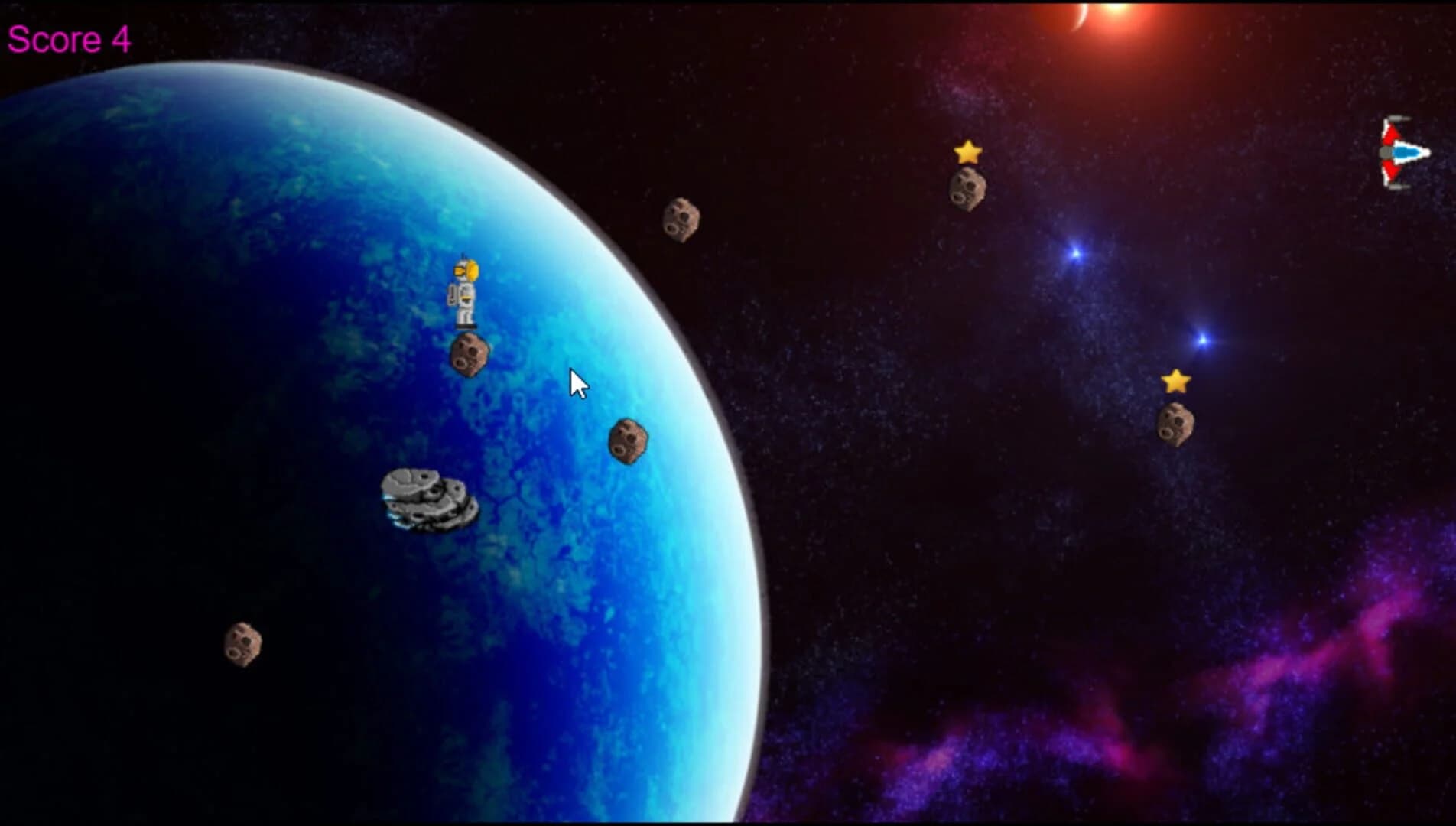
Task: Click the asteroid right of the planet's top edge
Action: [x=681, y=222]
